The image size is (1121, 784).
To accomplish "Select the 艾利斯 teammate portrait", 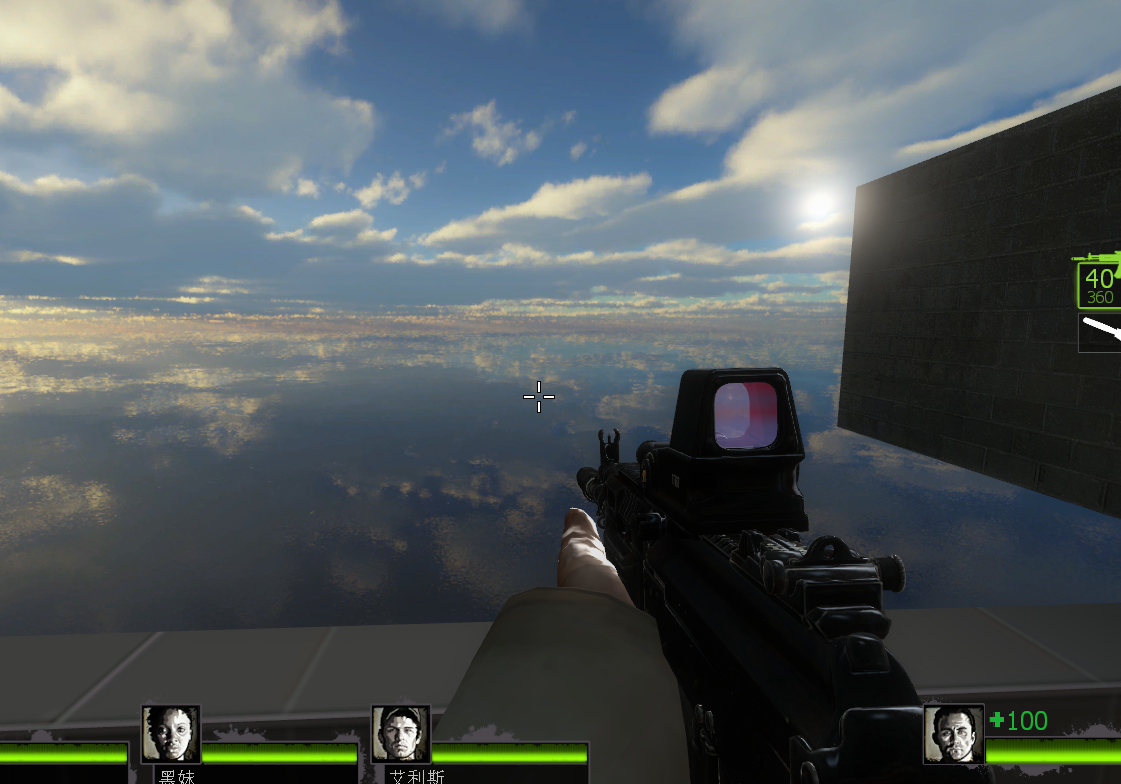I will tap(400, 735).
